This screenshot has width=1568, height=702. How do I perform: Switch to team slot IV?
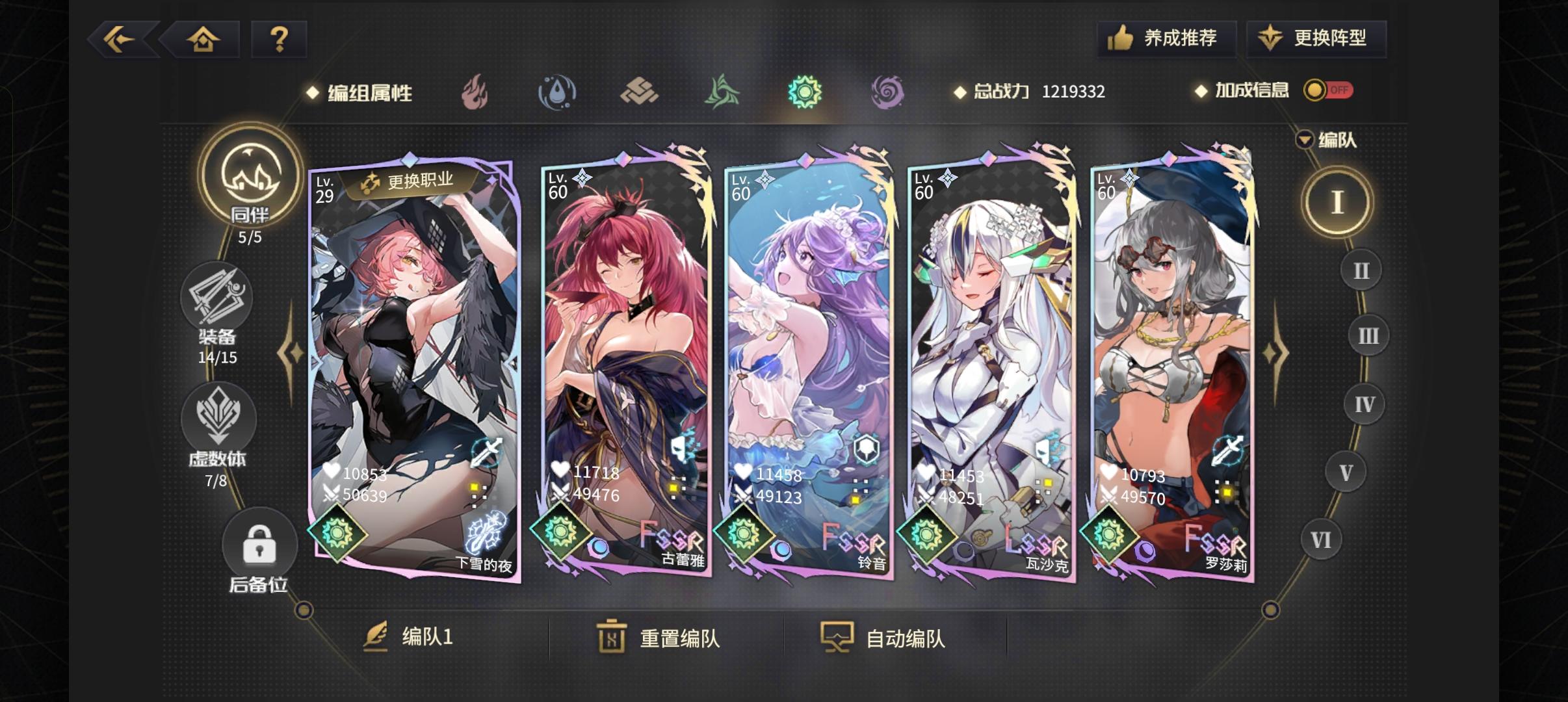tap(1365, 403)
